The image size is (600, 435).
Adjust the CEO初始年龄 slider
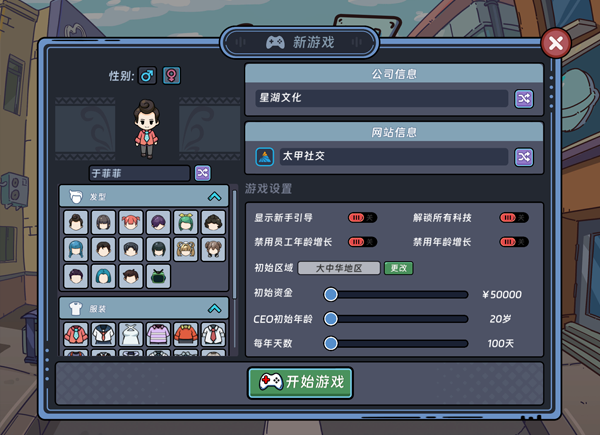330,319
